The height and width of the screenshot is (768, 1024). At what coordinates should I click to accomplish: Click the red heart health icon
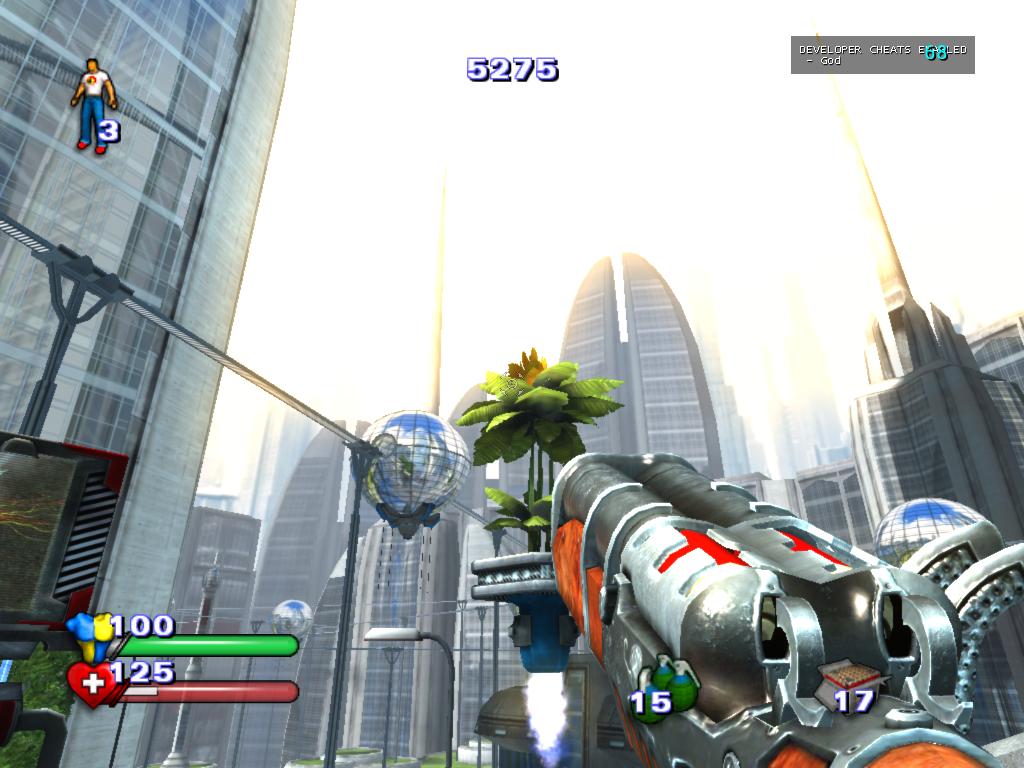pyautogui.click(x=89, y=686)
